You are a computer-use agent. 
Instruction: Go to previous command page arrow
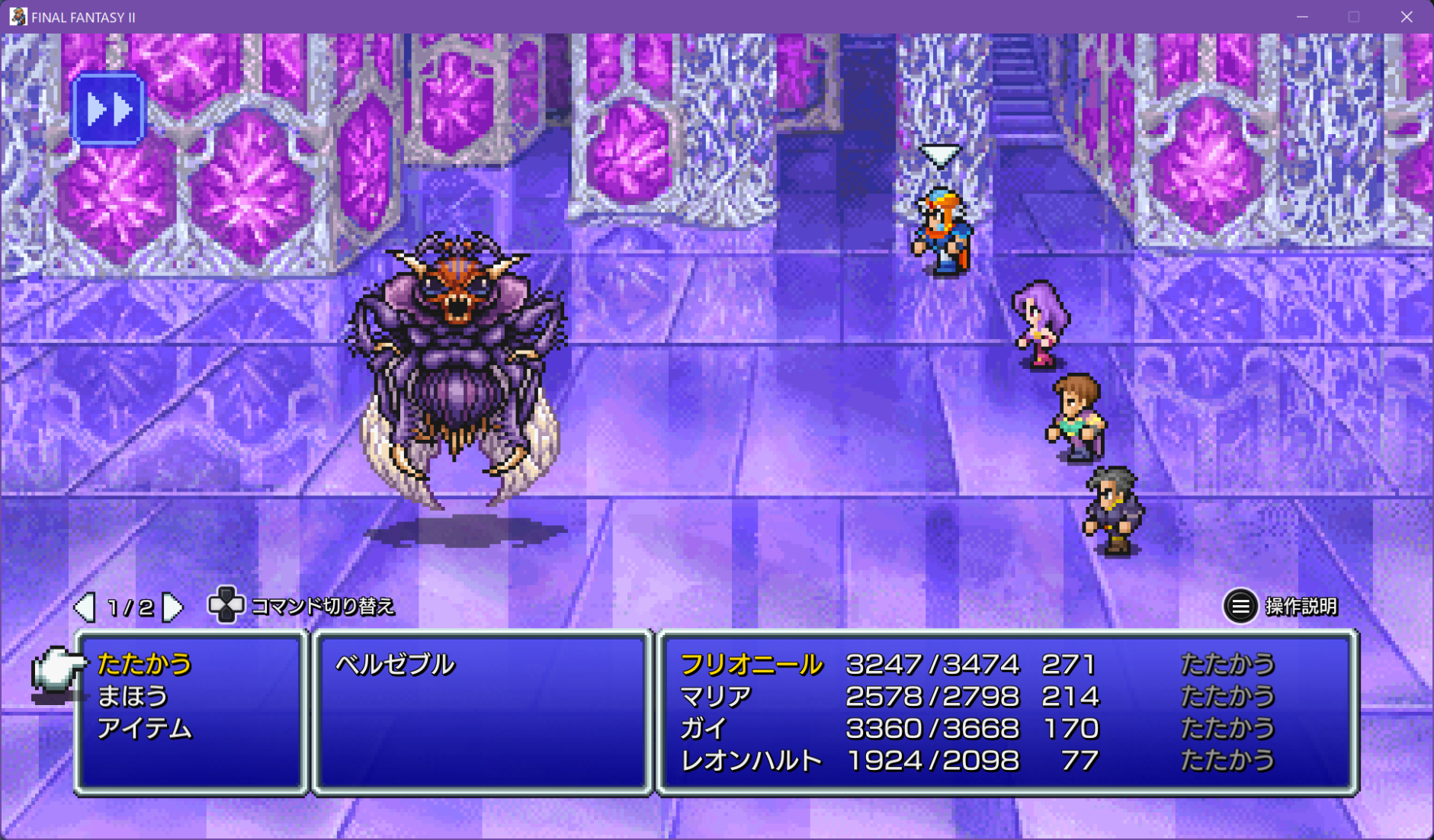(x=84, y=607)
